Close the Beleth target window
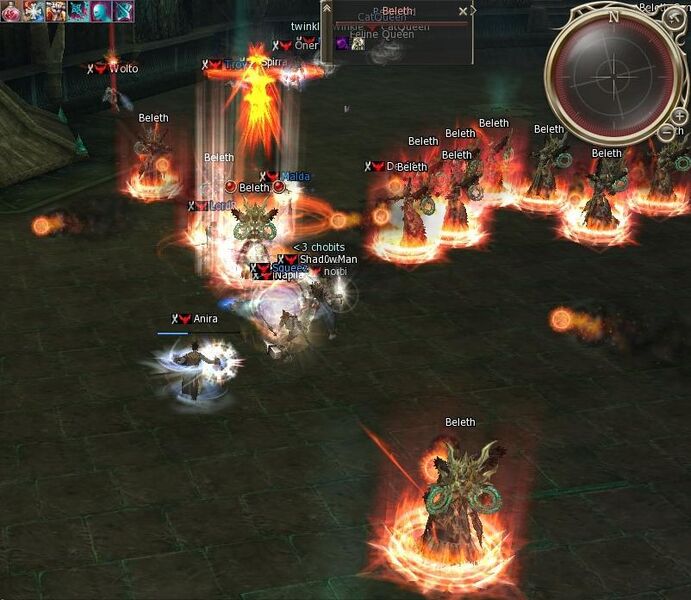The image size is (691, 600). [x=462, y=11]
